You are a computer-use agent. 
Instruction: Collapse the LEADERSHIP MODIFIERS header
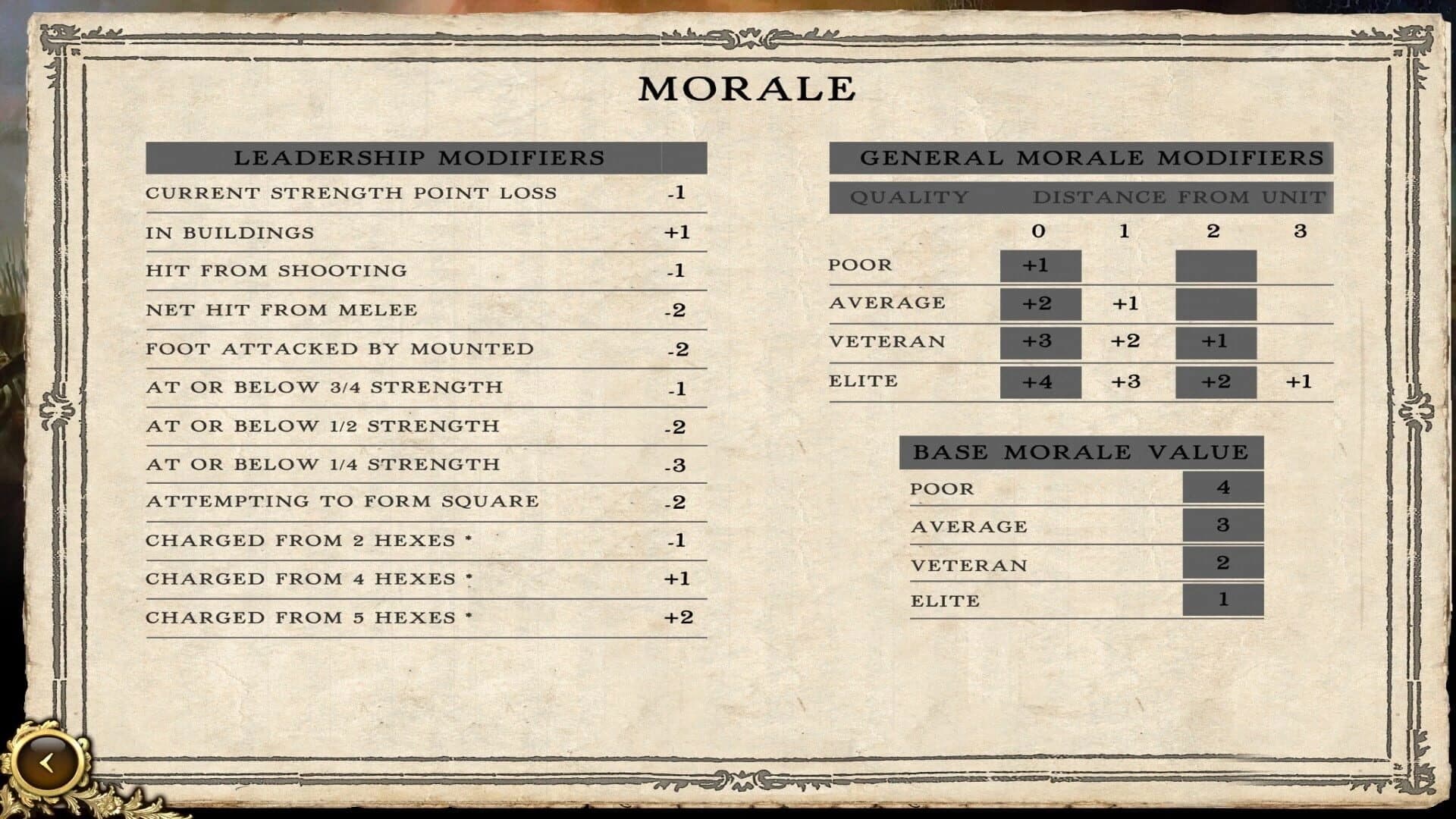tap(421, 159)
